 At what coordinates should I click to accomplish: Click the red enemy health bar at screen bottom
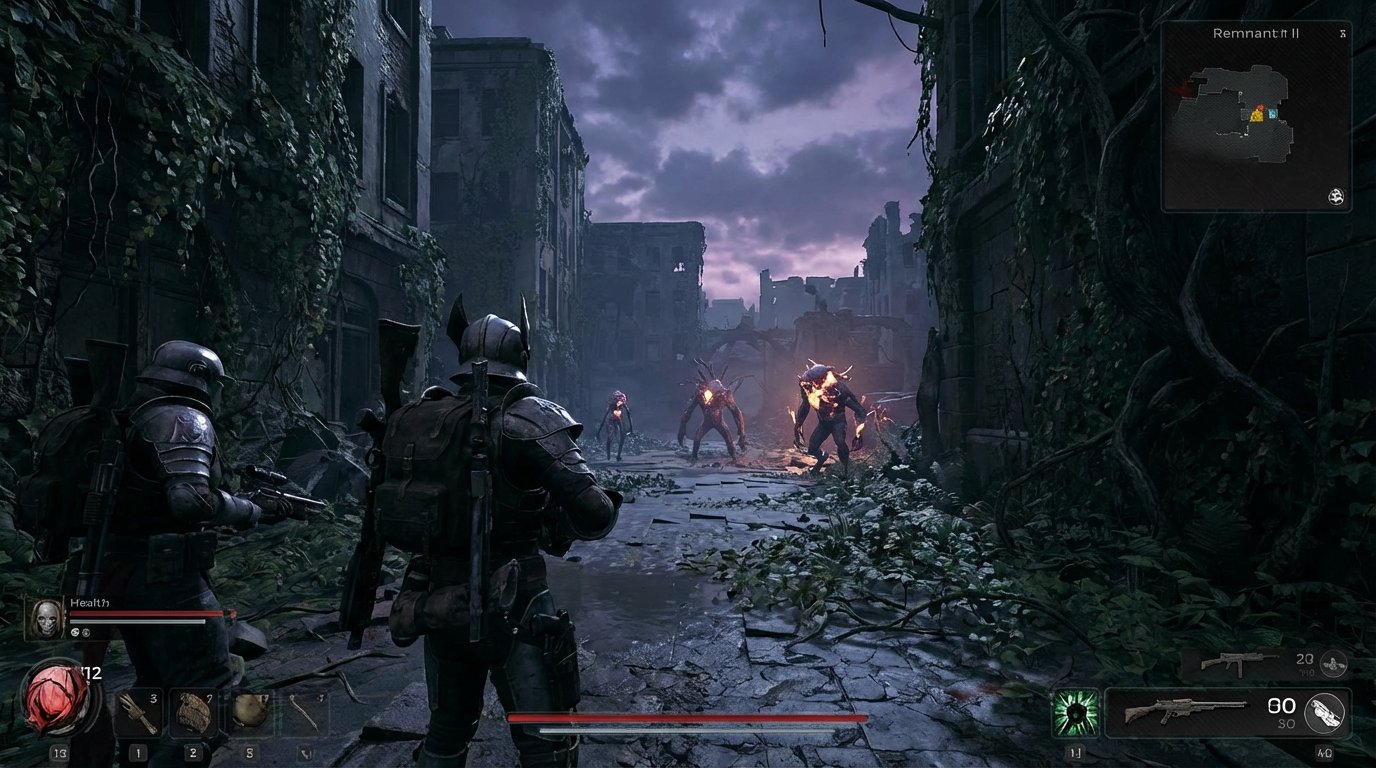click(x=688, y=716)
